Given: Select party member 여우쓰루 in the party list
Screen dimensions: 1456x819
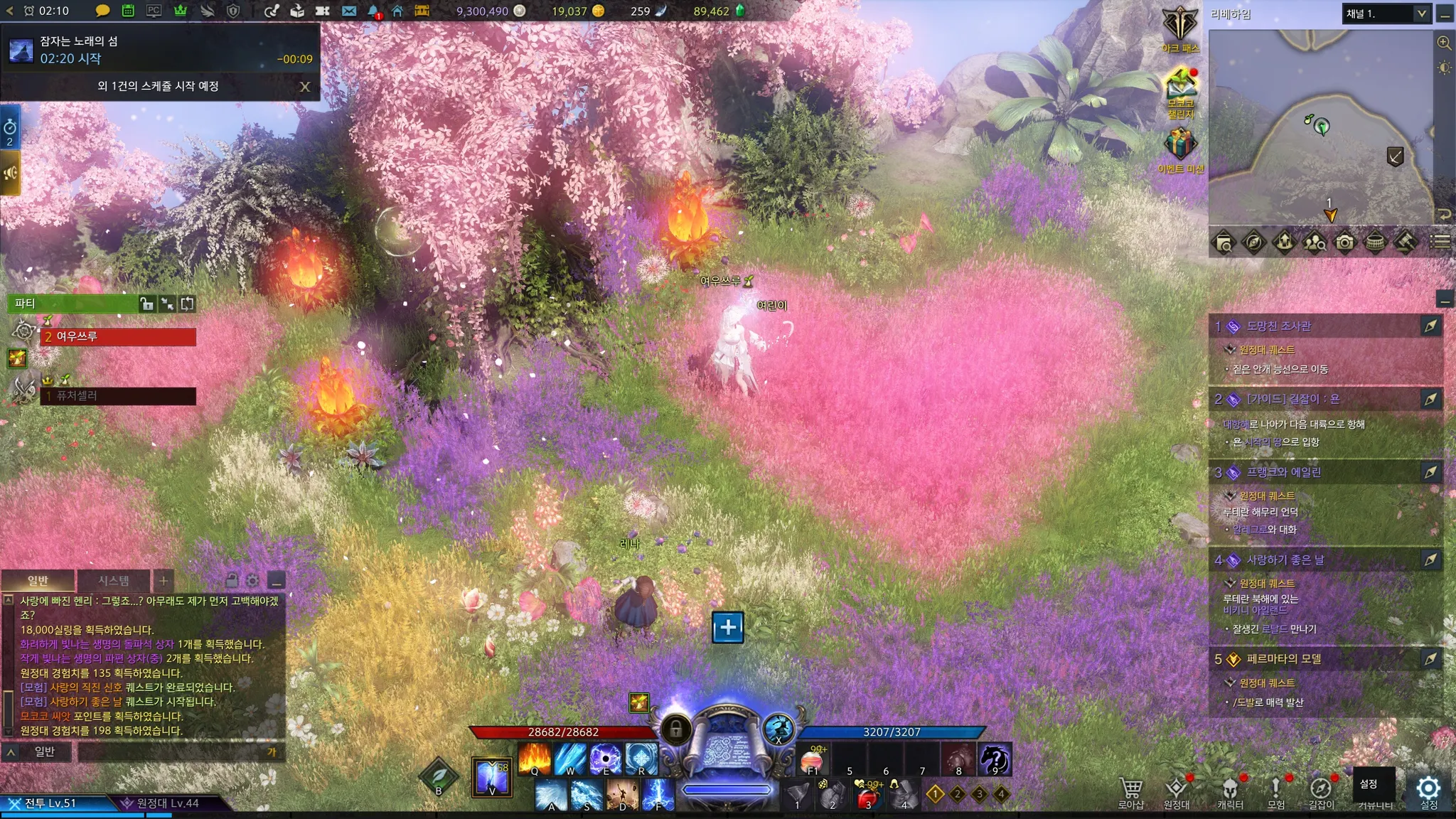Looking at the screenshot, I should (118, 336).
